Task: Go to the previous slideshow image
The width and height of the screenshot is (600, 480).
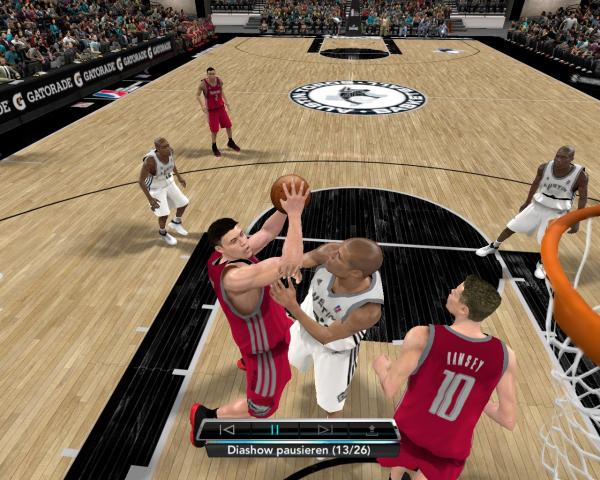Action: (x=227, y=430)
